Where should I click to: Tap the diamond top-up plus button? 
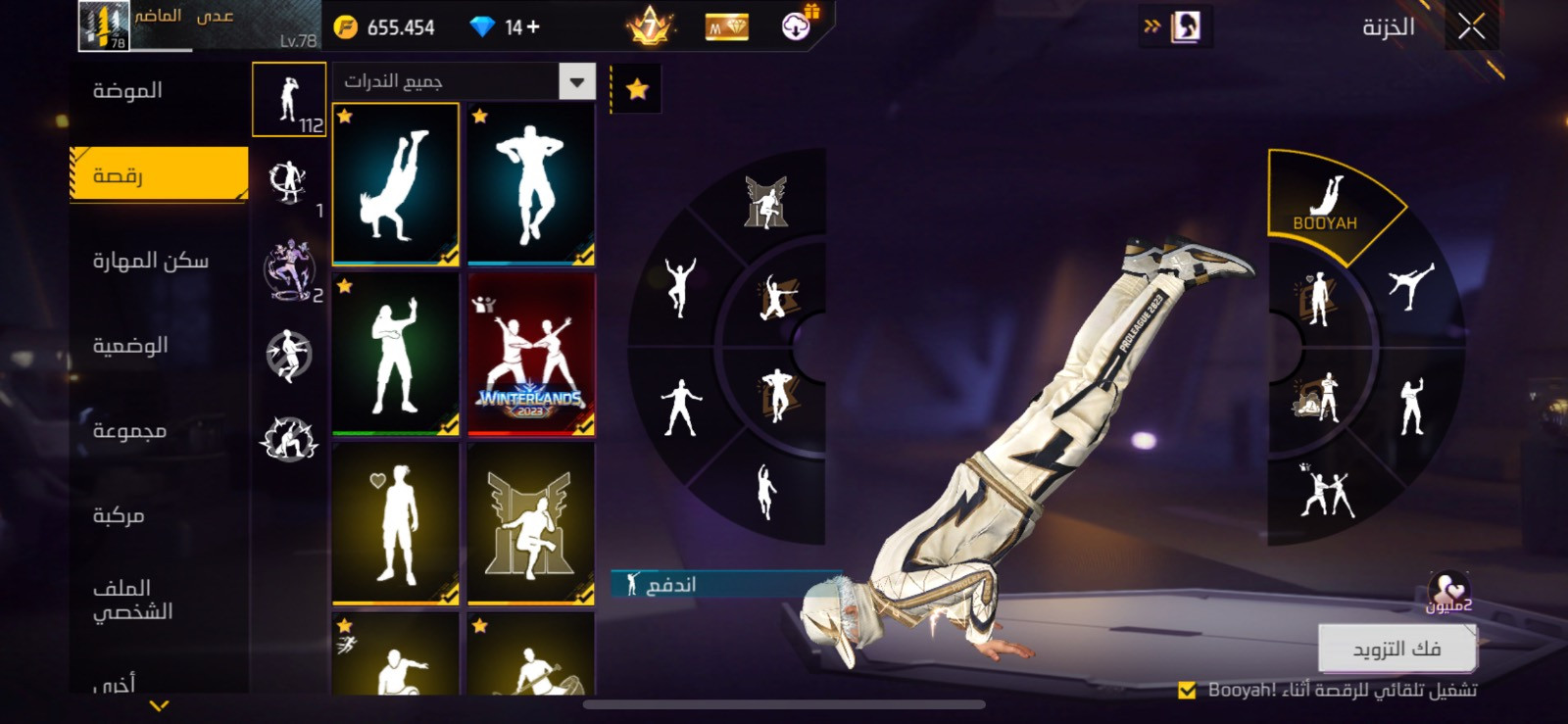(533, 27)
